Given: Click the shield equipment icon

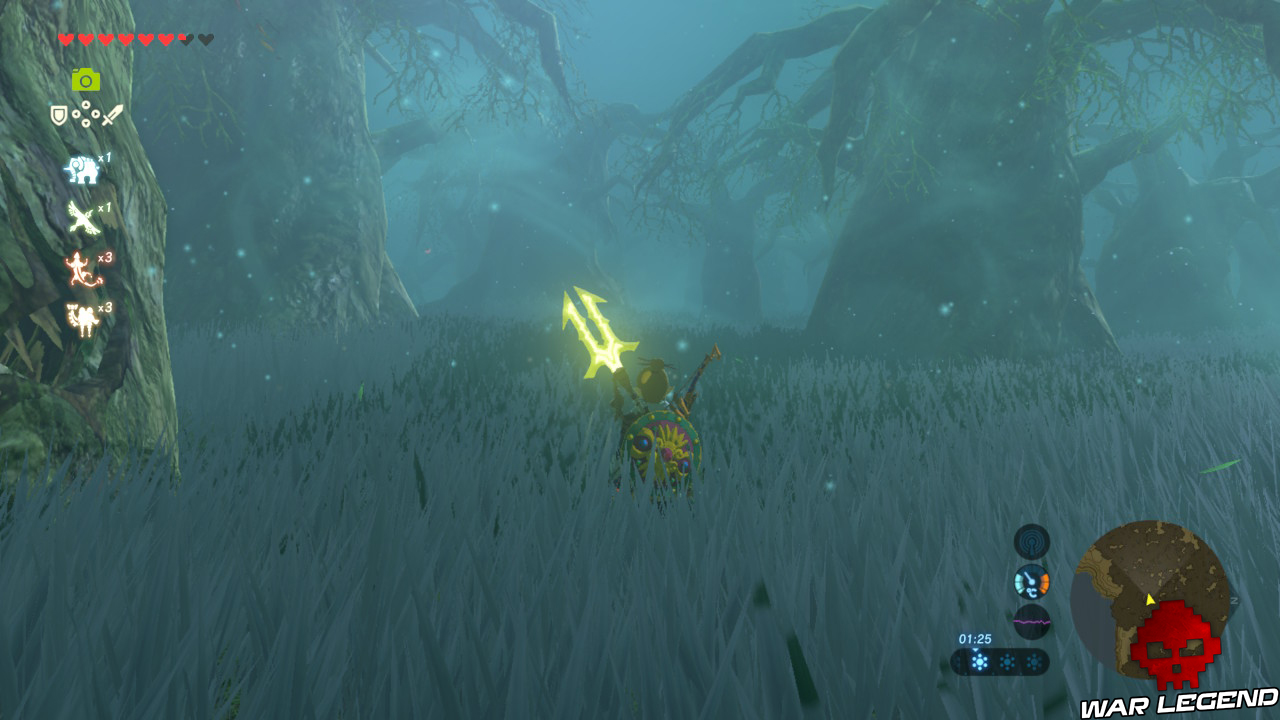Looking at the screenshot, I should click(x=58, y=113).
